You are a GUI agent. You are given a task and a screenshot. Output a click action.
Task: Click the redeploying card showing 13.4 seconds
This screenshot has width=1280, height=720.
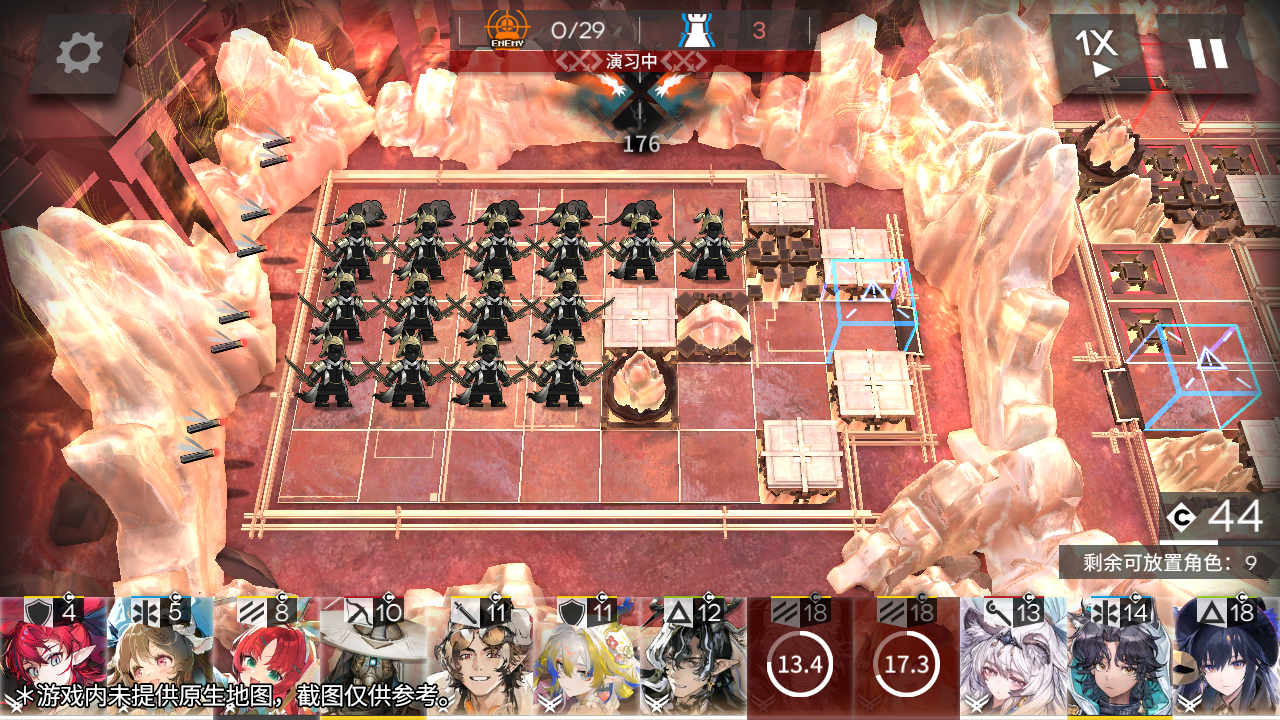[800, 660]
